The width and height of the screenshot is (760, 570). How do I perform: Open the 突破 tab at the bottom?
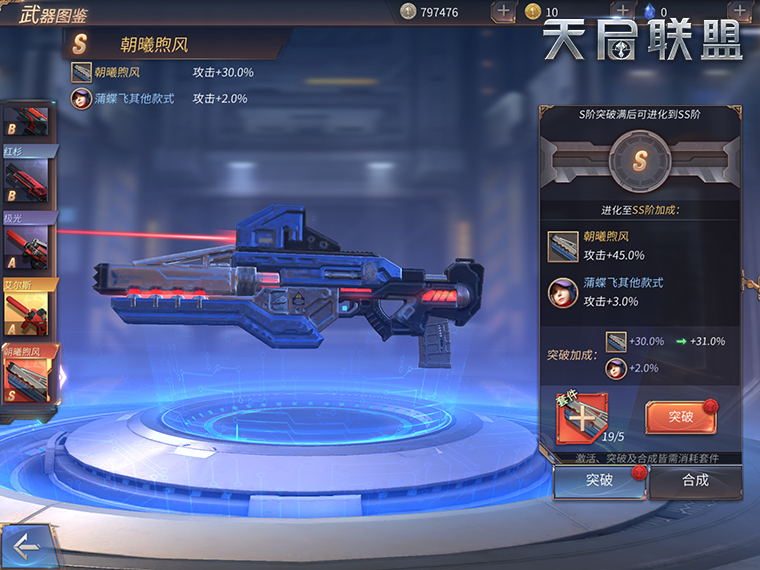[599, 481]
